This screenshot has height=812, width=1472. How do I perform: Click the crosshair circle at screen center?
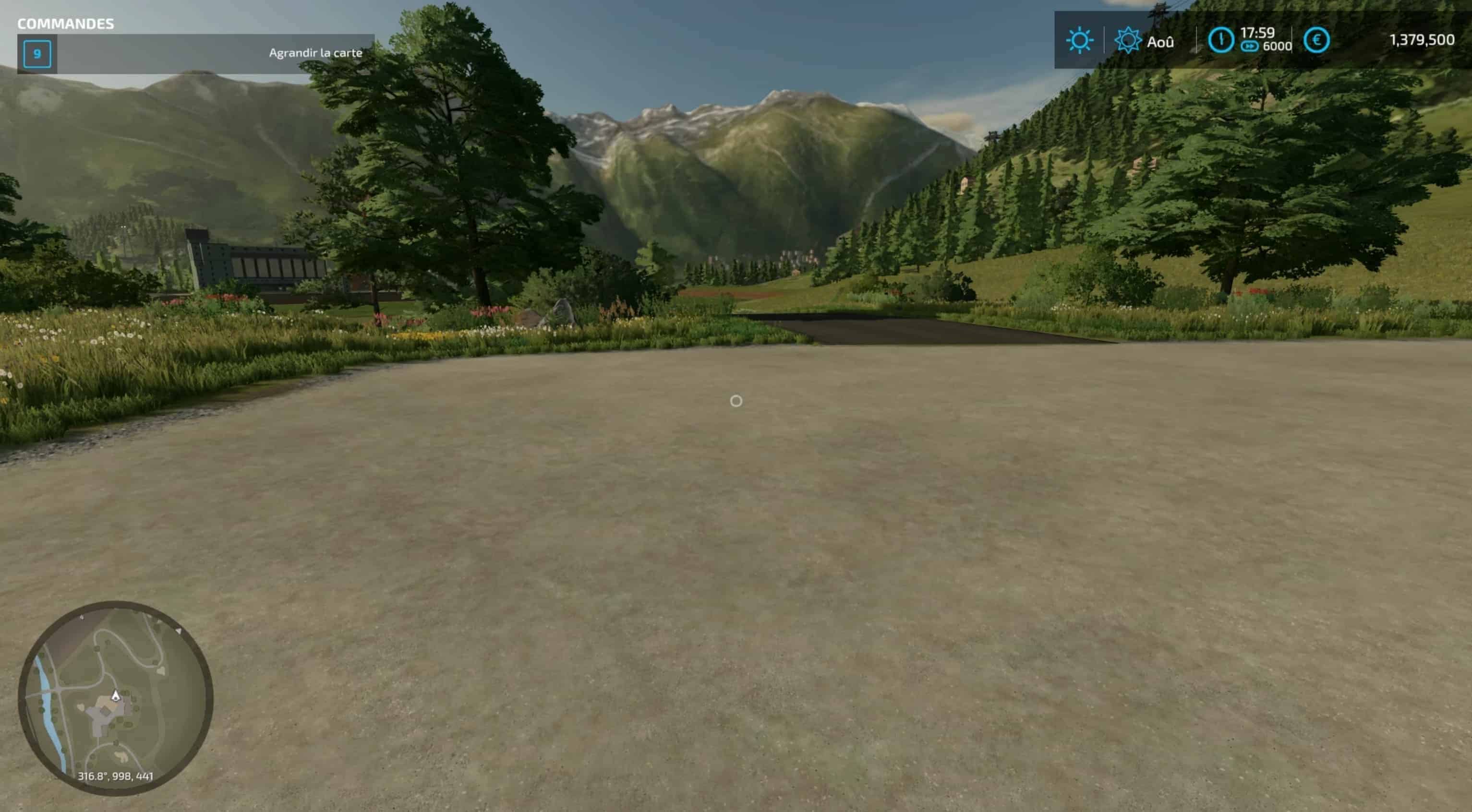pos(736,402)
